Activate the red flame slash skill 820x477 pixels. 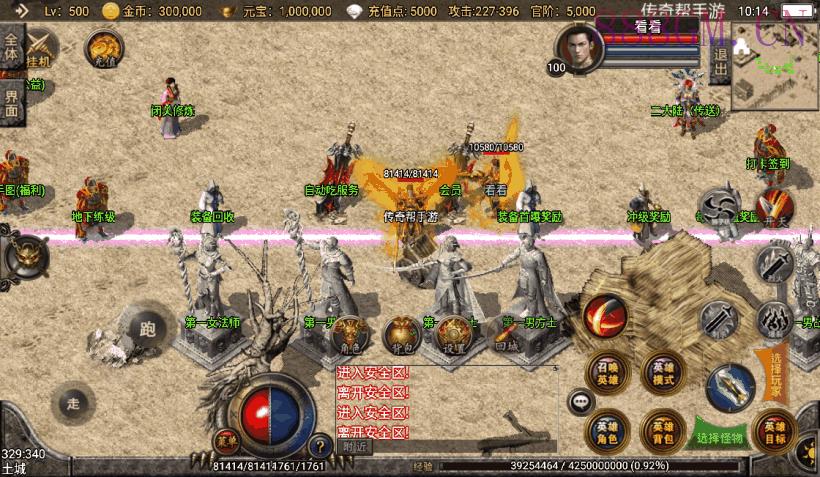604,316
